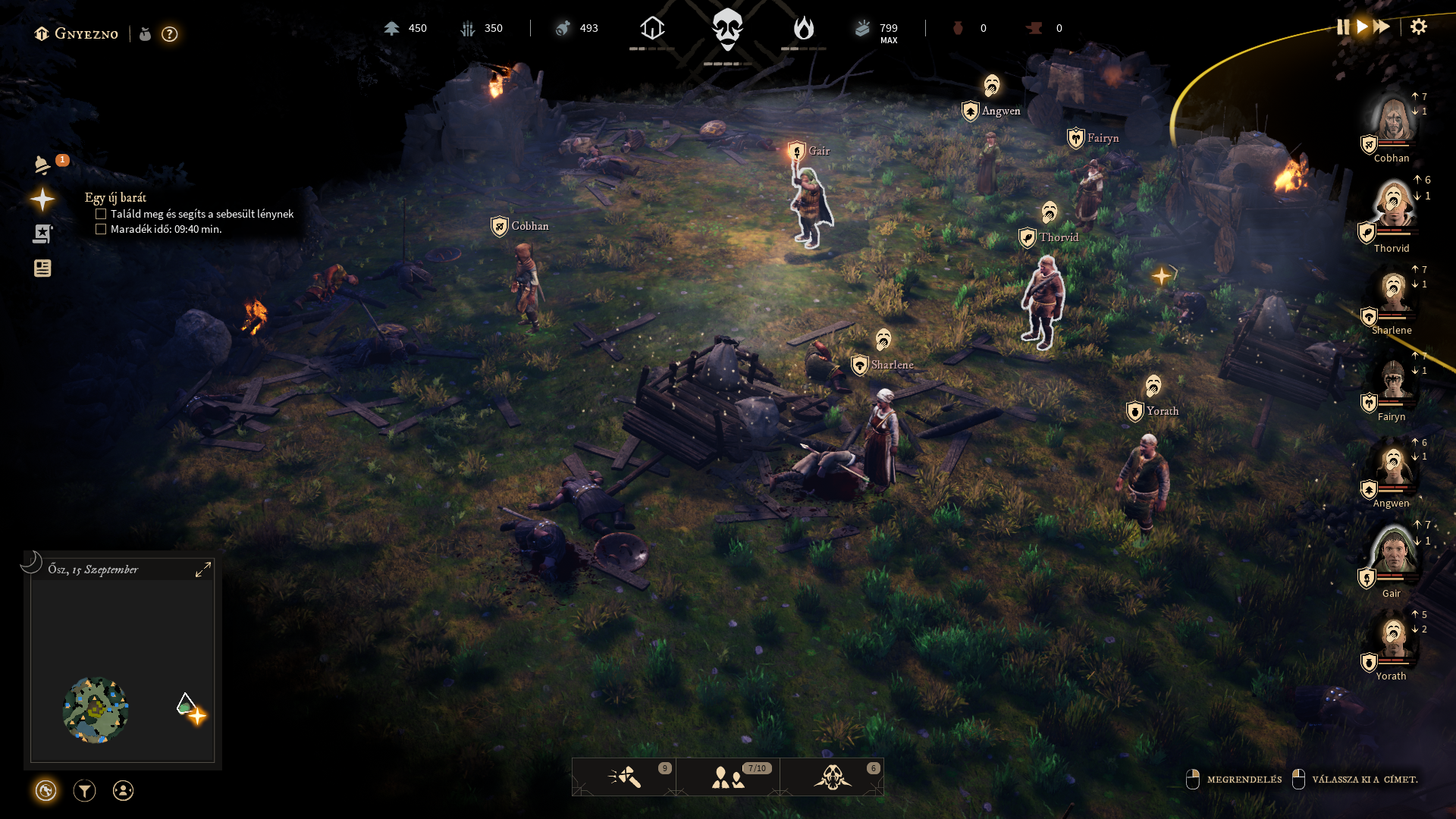Open the quest star tracker
This screenshot has width=1456, height=819.
[42, 199]
